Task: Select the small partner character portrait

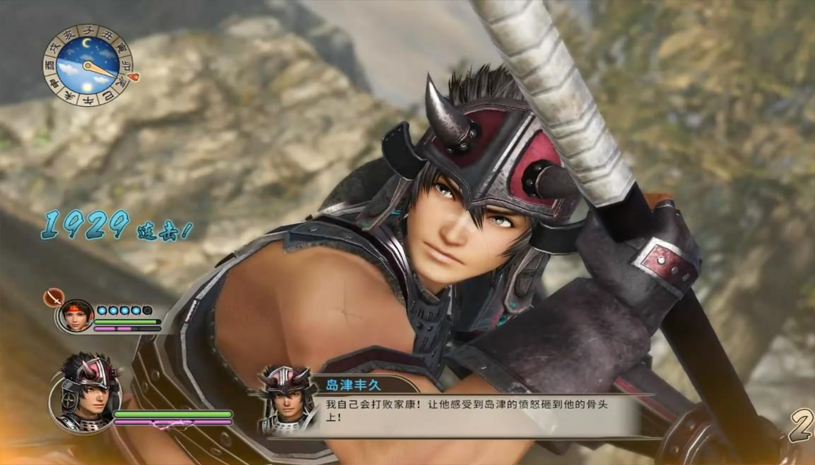Action: [x=76, y=315]
